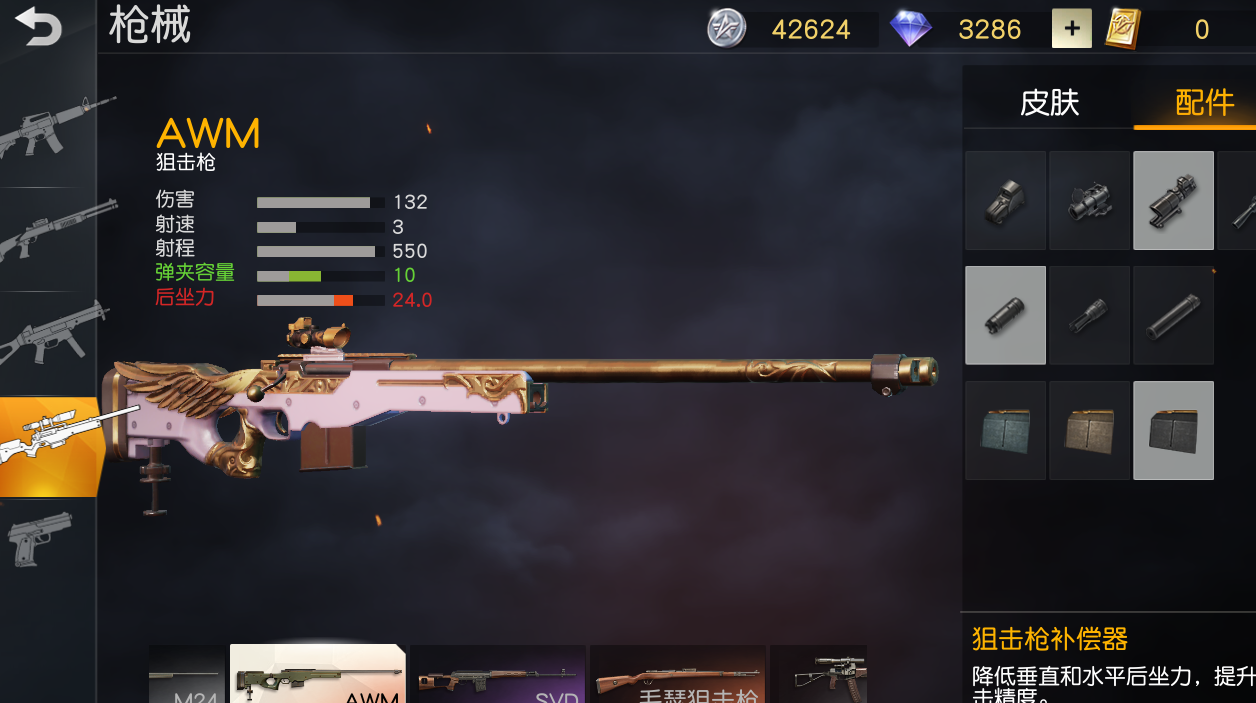Choose the tan magazine attachment
Image resolution: width=1256 pixels, height=703 pixels.
coord(1089,430)
